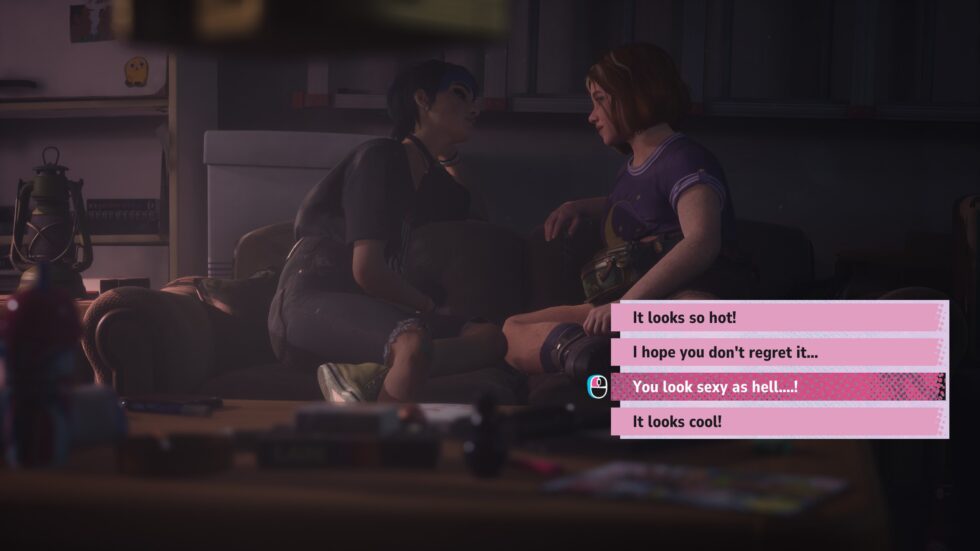Screen dimensions: 980x551
Task: Answer with "It looks cool!"
Action: click(778, 421)
